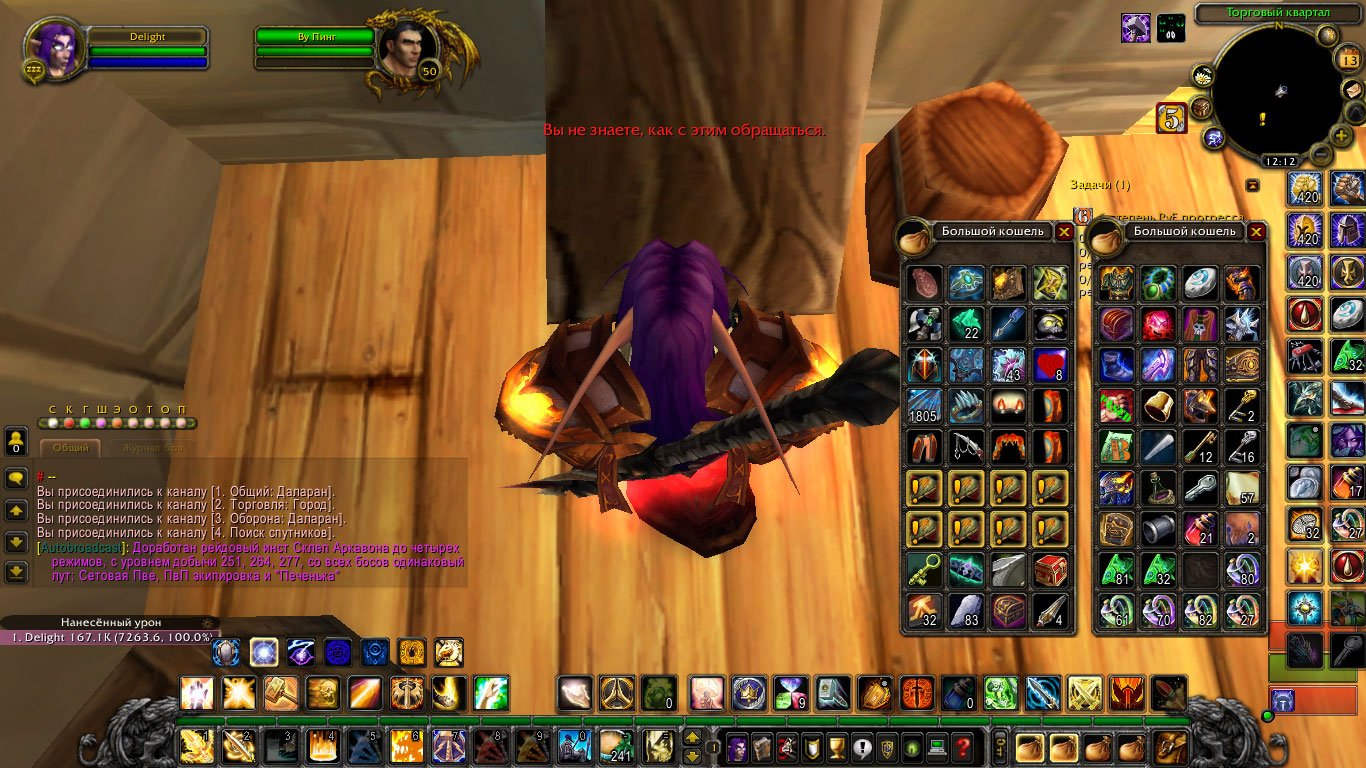Select the 'Общий' chat tab
Screen dimensions: 1366x768
click(71, 447)
